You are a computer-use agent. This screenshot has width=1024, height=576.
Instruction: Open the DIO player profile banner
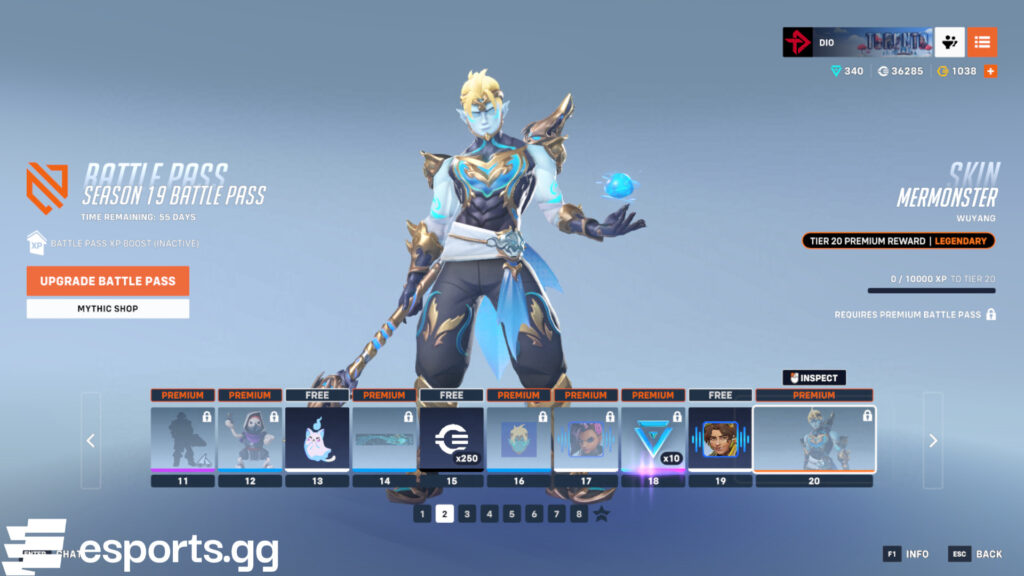click(857, 42)
